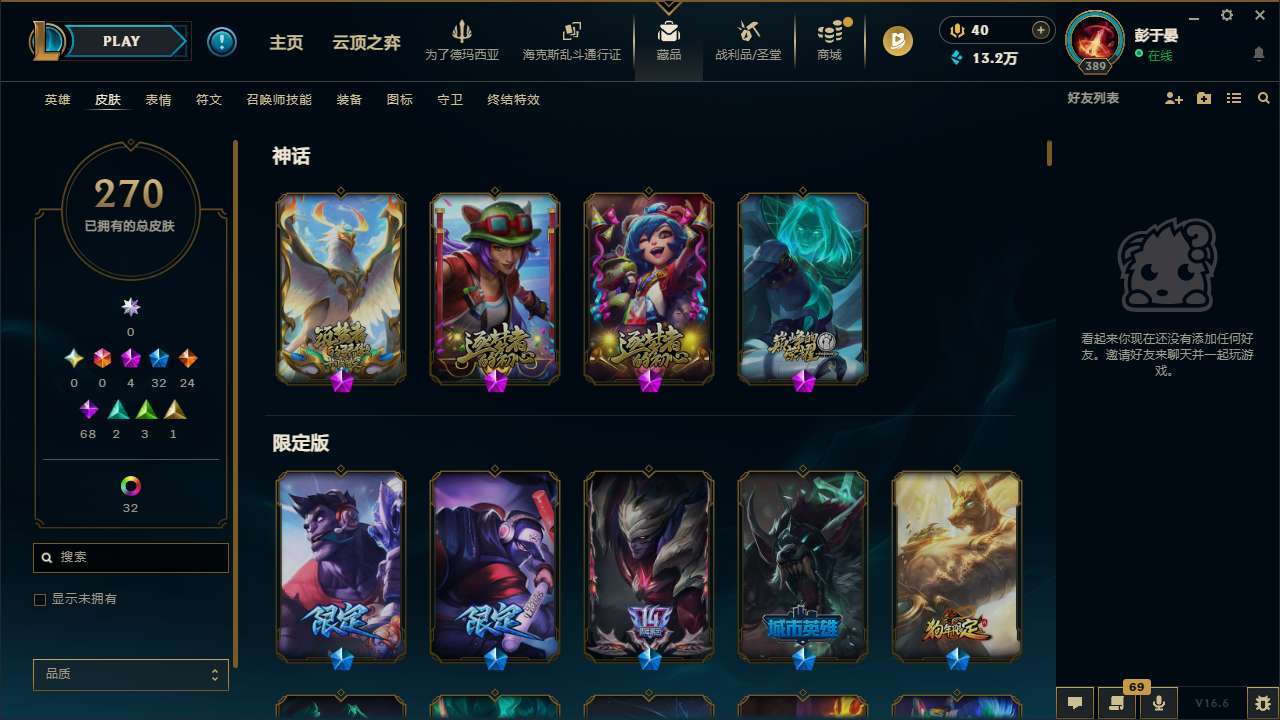Toggle friend list display mode icon

click(x=1233, y=97)
